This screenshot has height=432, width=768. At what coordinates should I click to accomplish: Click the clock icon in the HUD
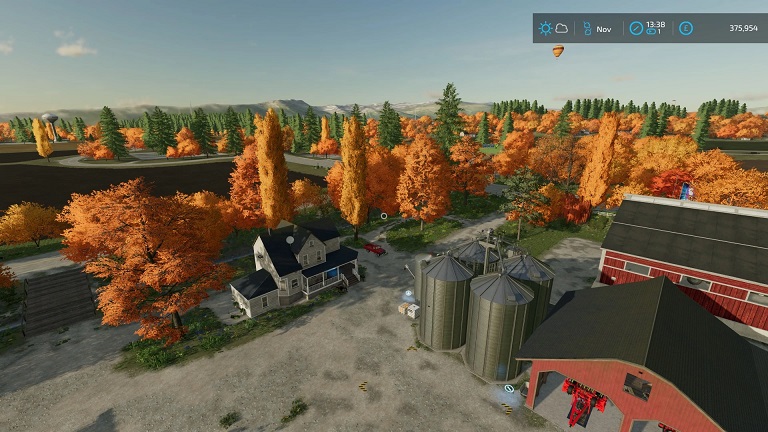[636, 28]
